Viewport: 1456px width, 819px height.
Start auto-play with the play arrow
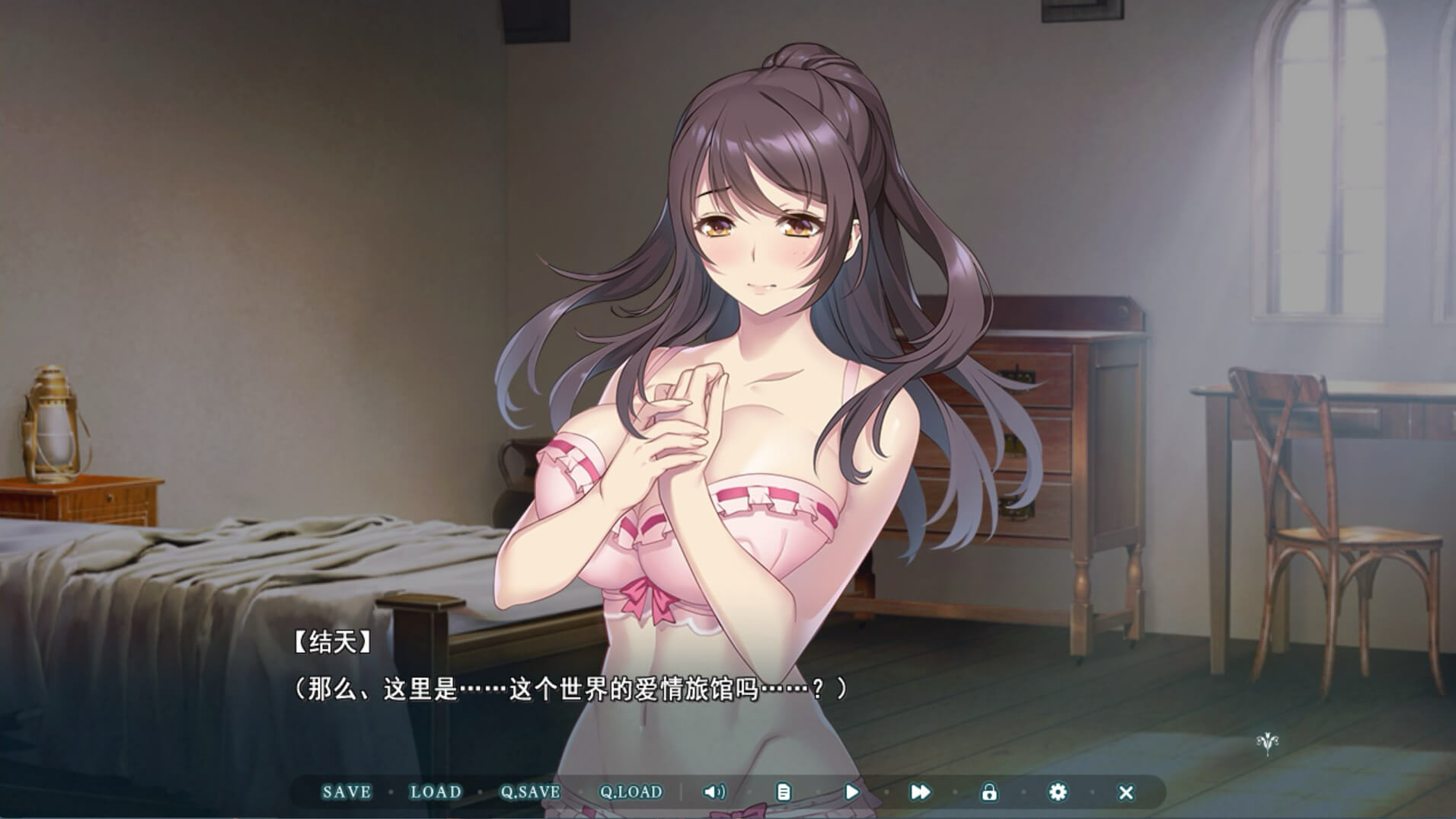[x=851, y=792]
